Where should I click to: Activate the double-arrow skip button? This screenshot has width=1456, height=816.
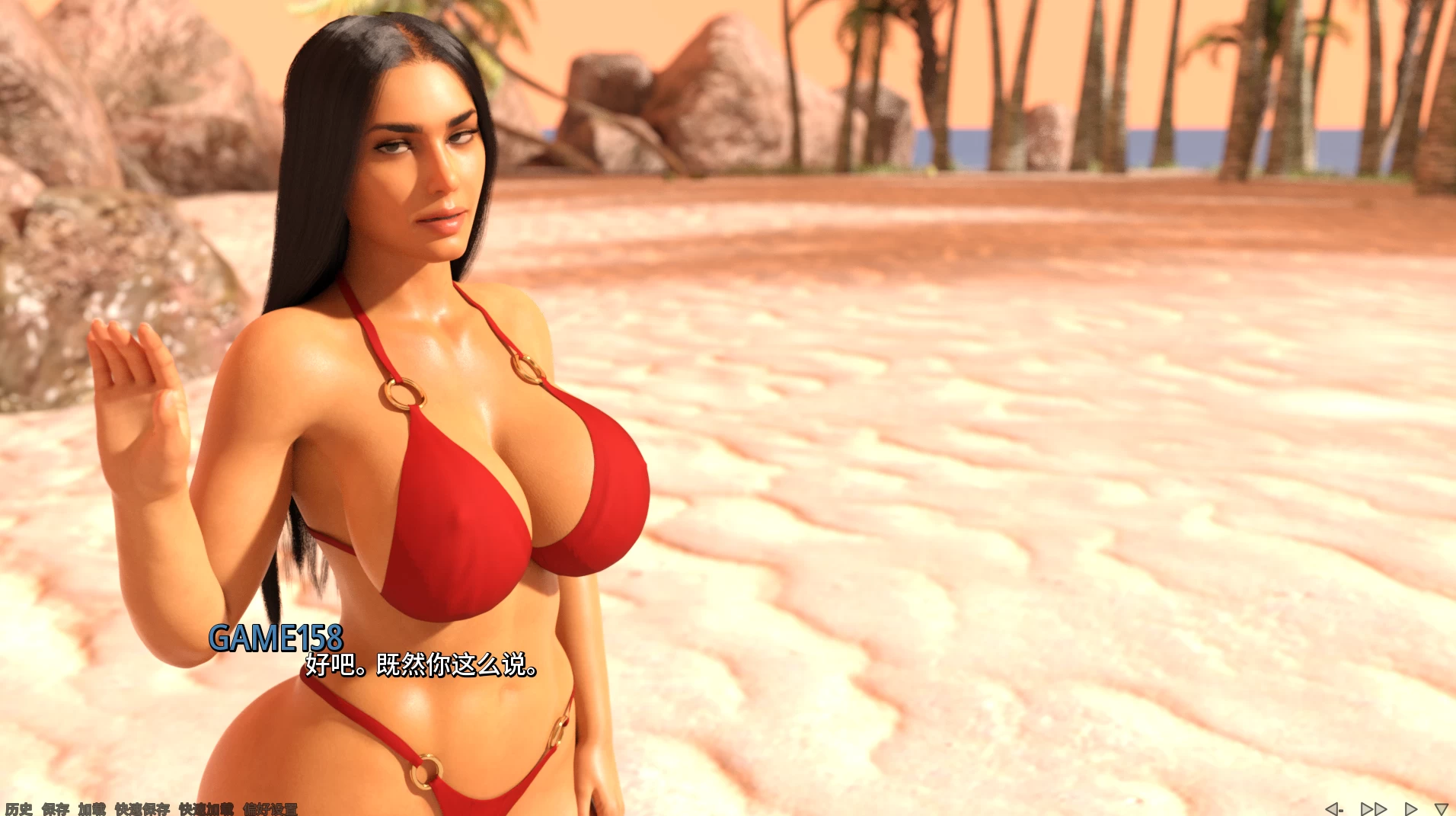click(1374, 808)
